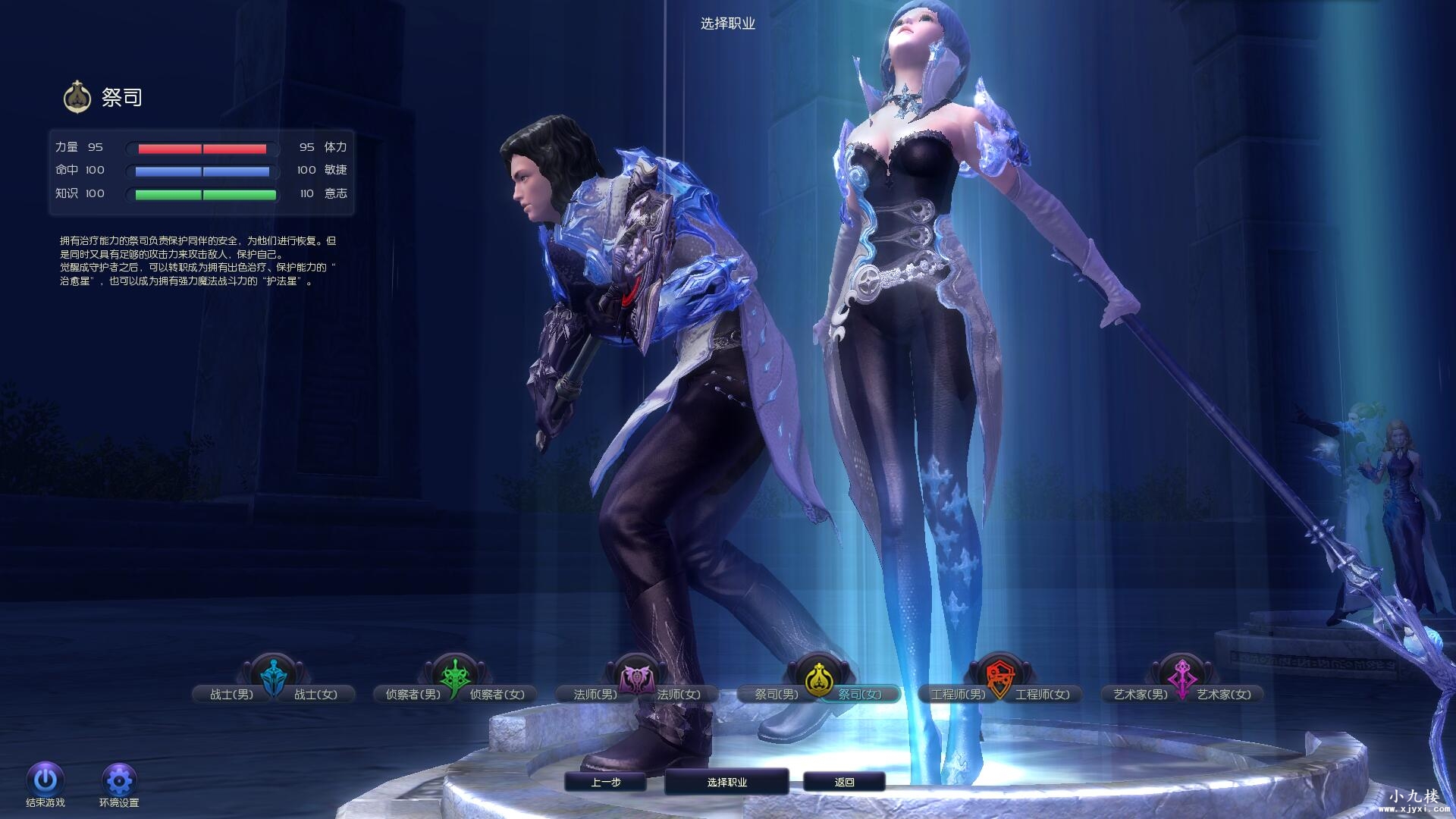Choose the 战士(女) female warrior class
Viewport: 1456px width, 819px height.
pos(315,694)
